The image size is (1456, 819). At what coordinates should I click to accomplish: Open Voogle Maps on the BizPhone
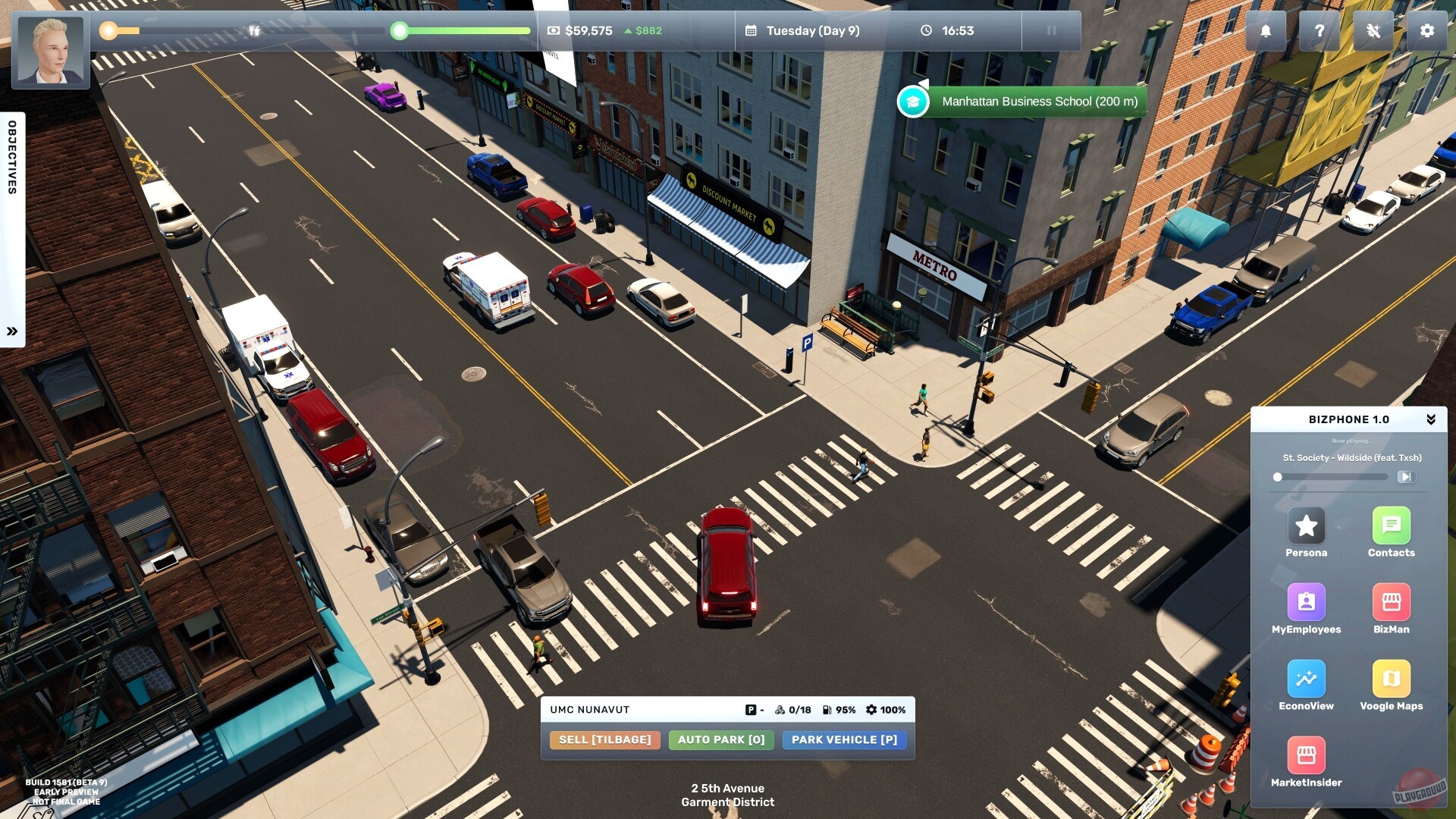[x=1391, y=679]
